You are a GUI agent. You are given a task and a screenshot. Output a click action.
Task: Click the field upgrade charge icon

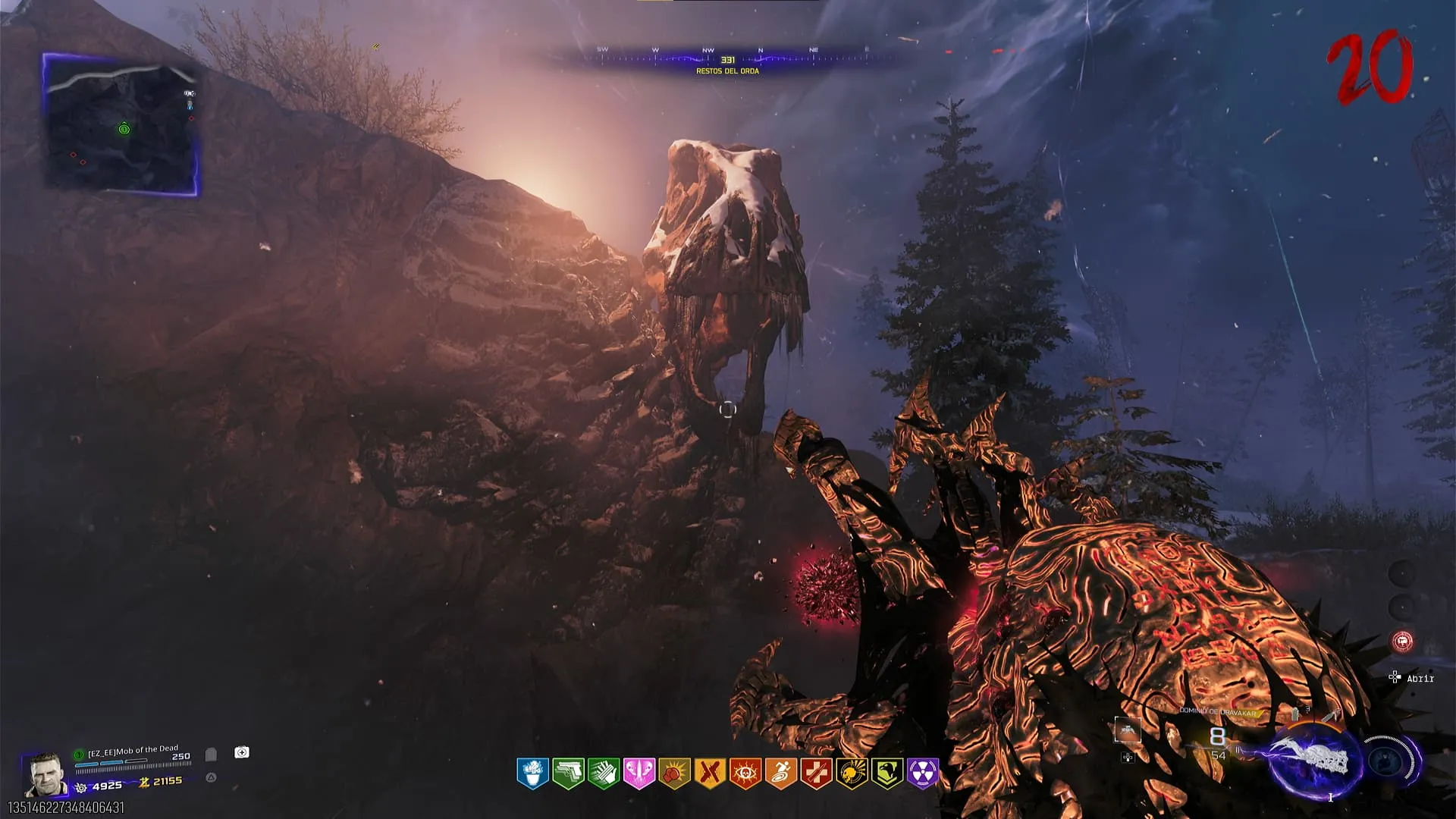click(1387, 761)
